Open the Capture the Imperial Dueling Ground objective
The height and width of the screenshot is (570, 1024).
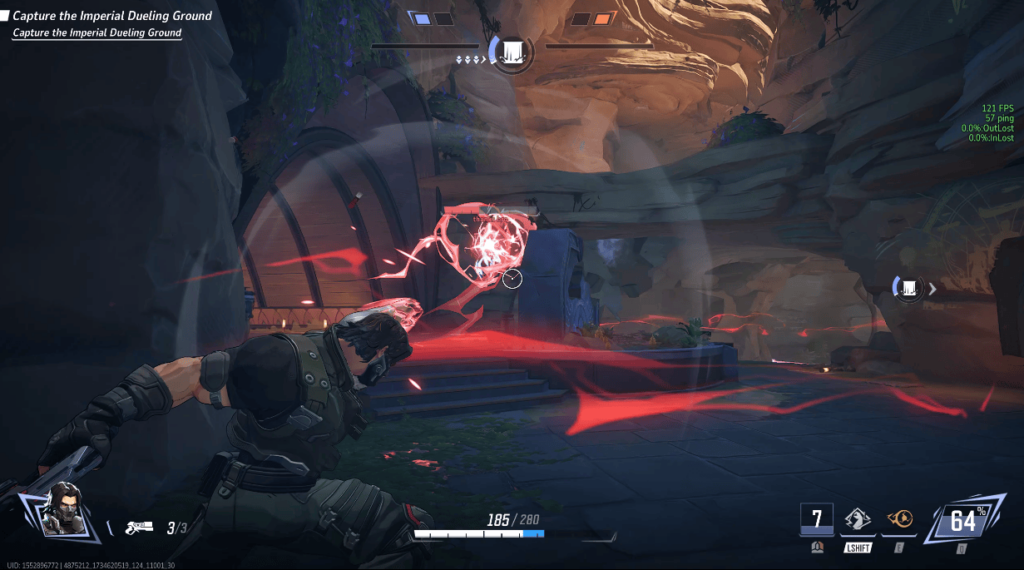pyautogui.click(x=112, y=16)
